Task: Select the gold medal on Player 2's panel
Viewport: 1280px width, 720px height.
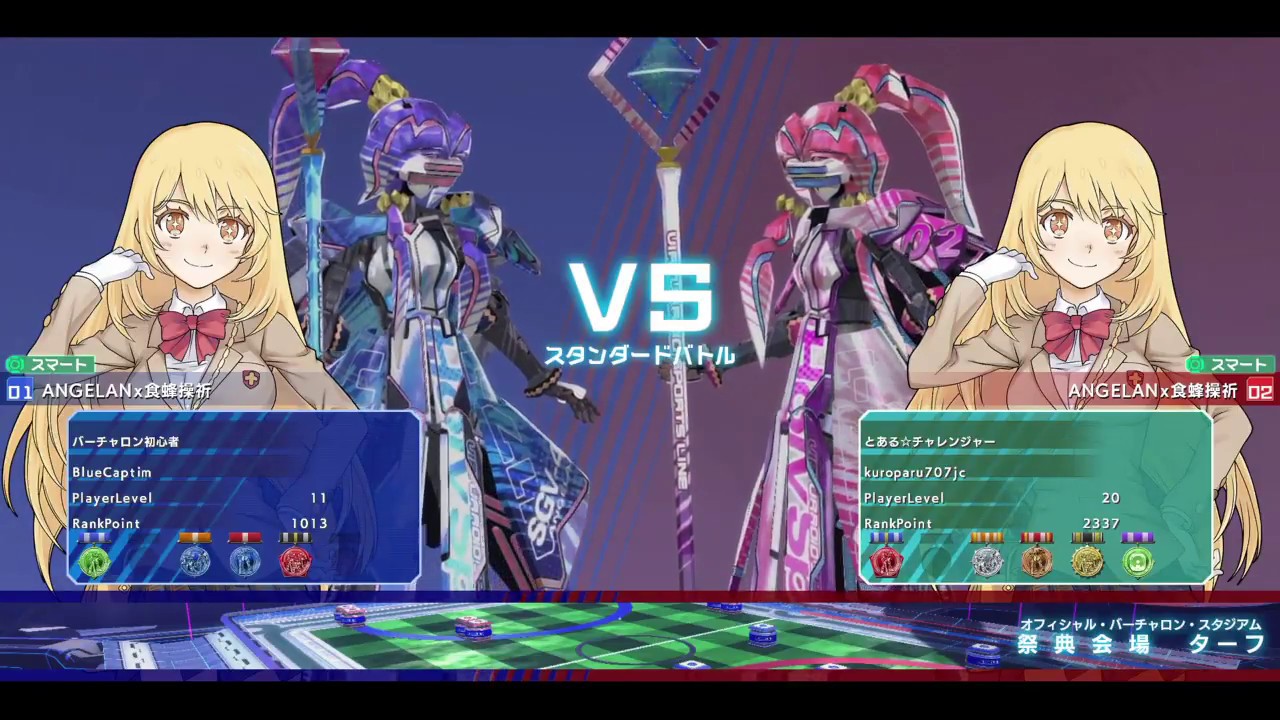Action: [1088, 562]
